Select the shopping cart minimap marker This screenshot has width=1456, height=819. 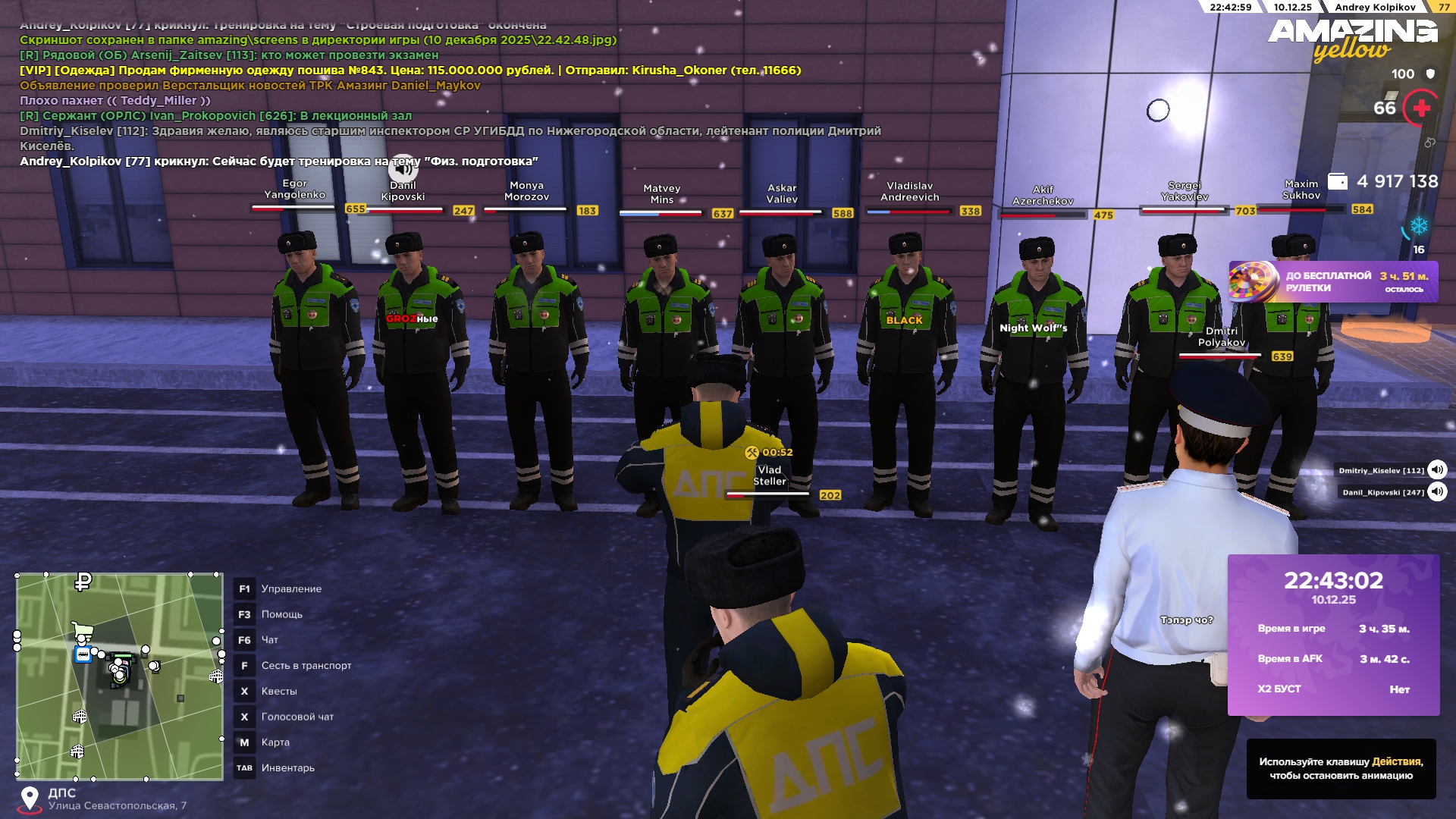click(82, 631)
